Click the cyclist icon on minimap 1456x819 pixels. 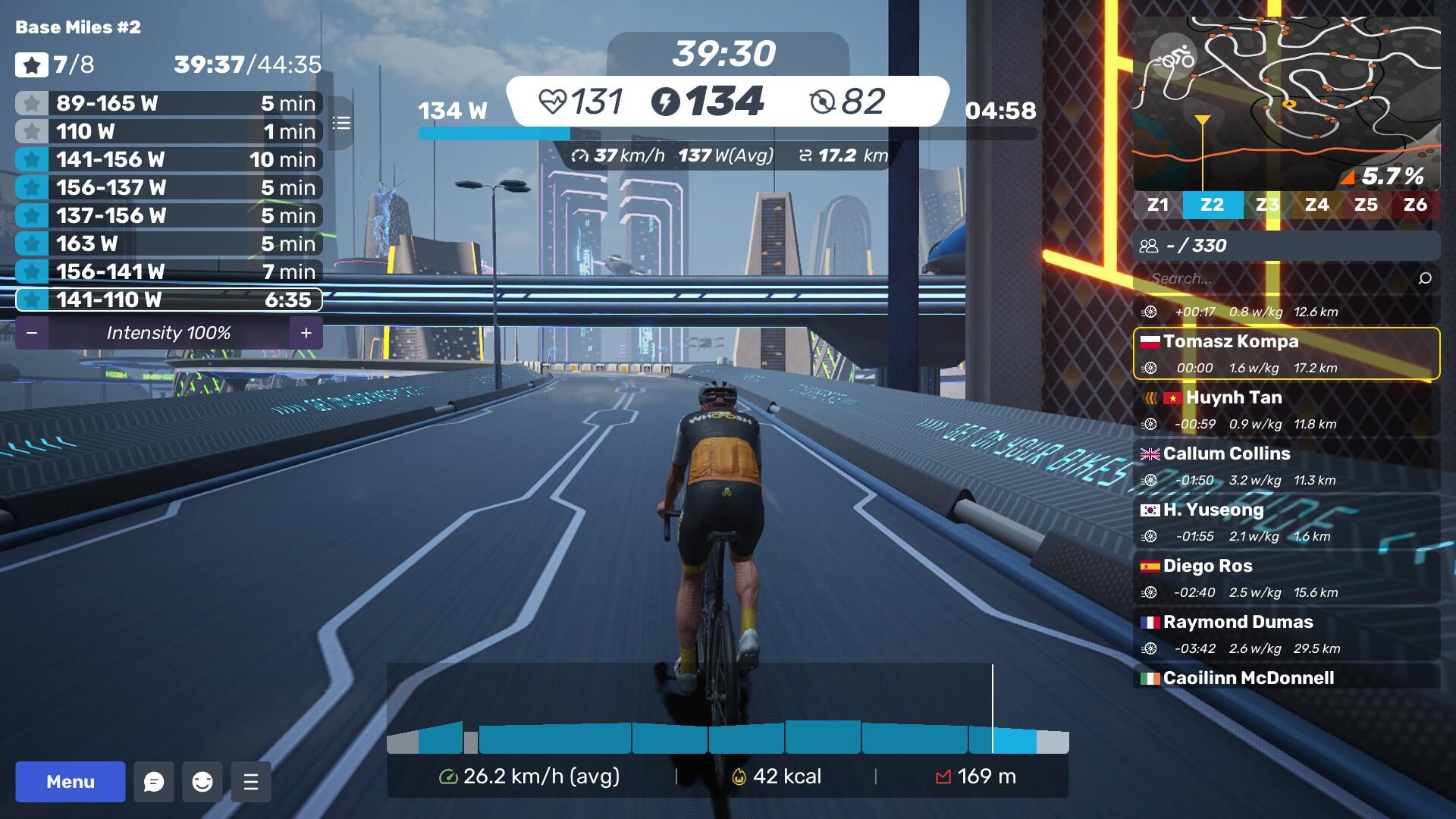[x=1173, y=57]
